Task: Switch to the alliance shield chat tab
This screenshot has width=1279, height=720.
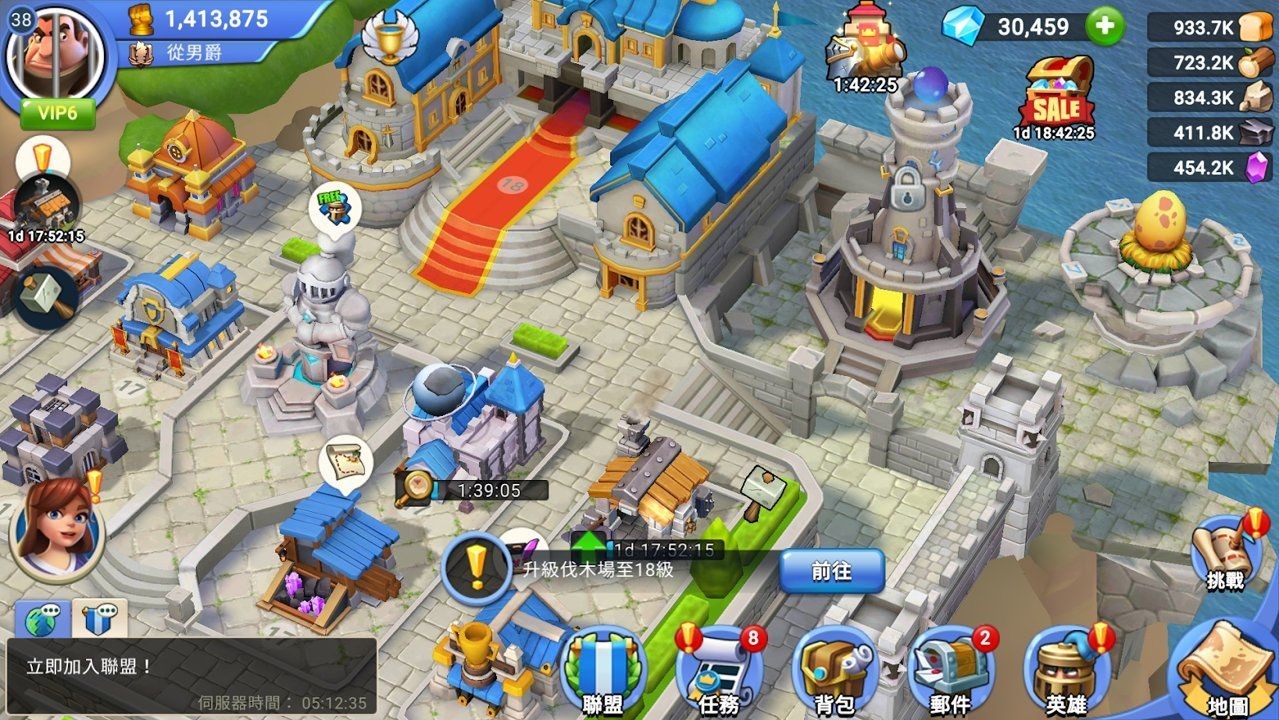Action: point(99,620)
